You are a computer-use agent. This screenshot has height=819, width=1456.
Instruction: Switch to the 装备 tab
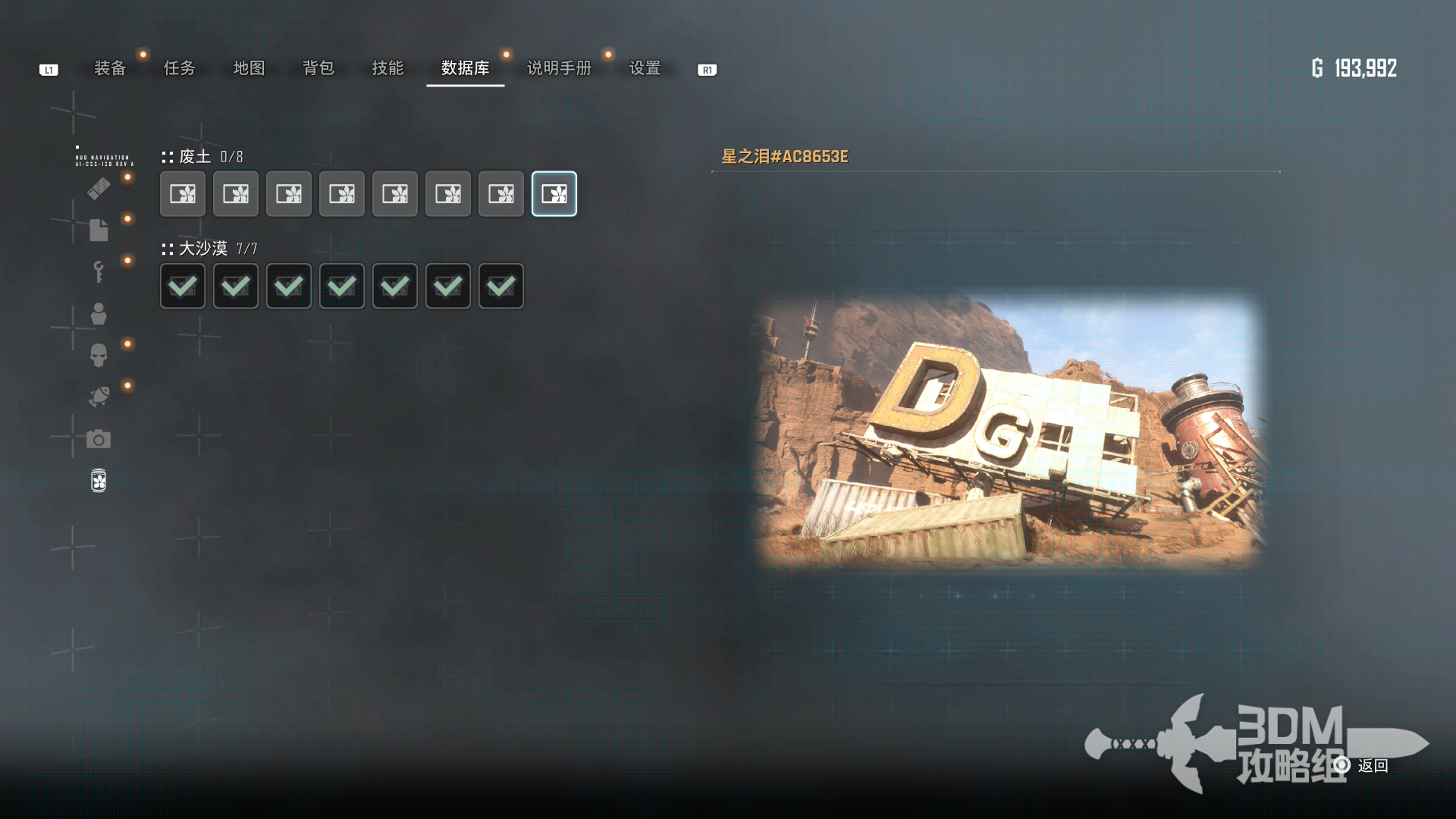[x=110, y=68]
